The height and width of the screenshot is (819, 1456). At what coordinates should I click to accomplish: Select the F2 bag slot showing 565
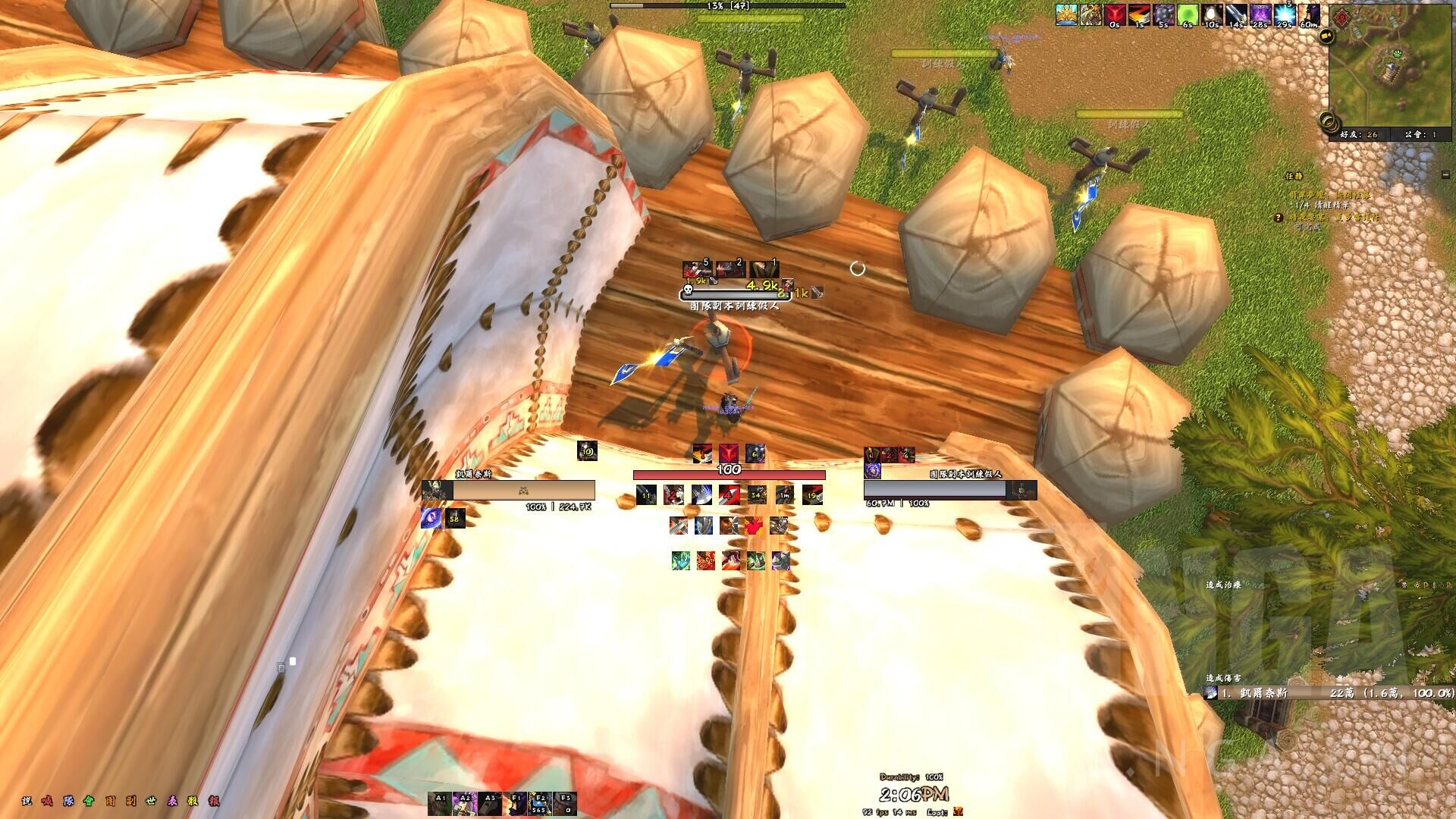pyautogui.click(x=540, y=802)
